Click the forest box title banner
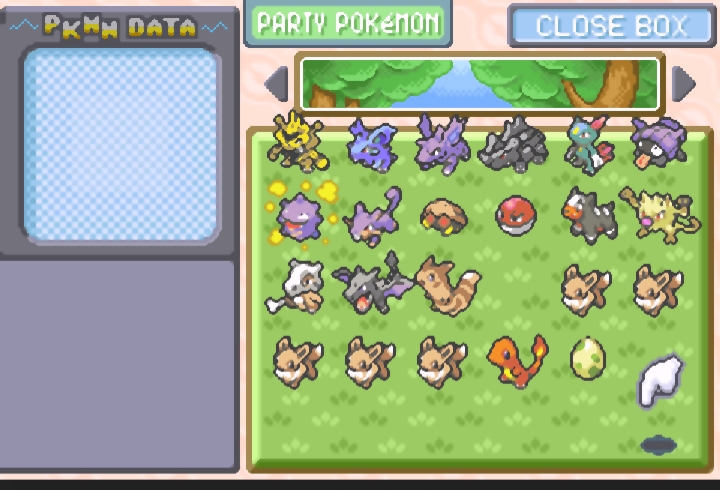Image resolution: width=720 pixels, height=490 pixels. pyautogui.click(x=480, y=83)
